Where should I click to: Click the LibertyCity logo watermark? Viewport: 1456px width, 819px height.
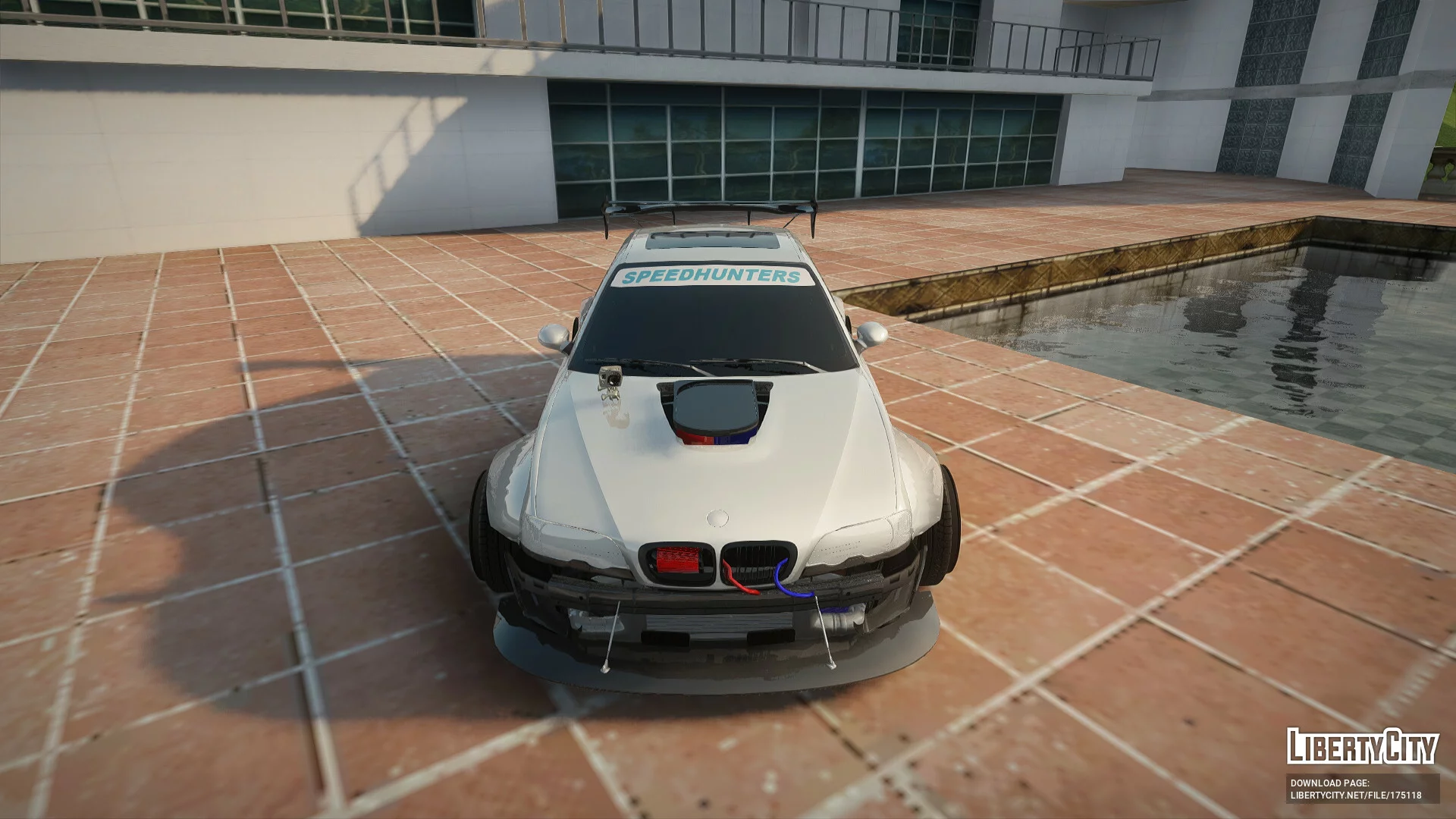1362,746
